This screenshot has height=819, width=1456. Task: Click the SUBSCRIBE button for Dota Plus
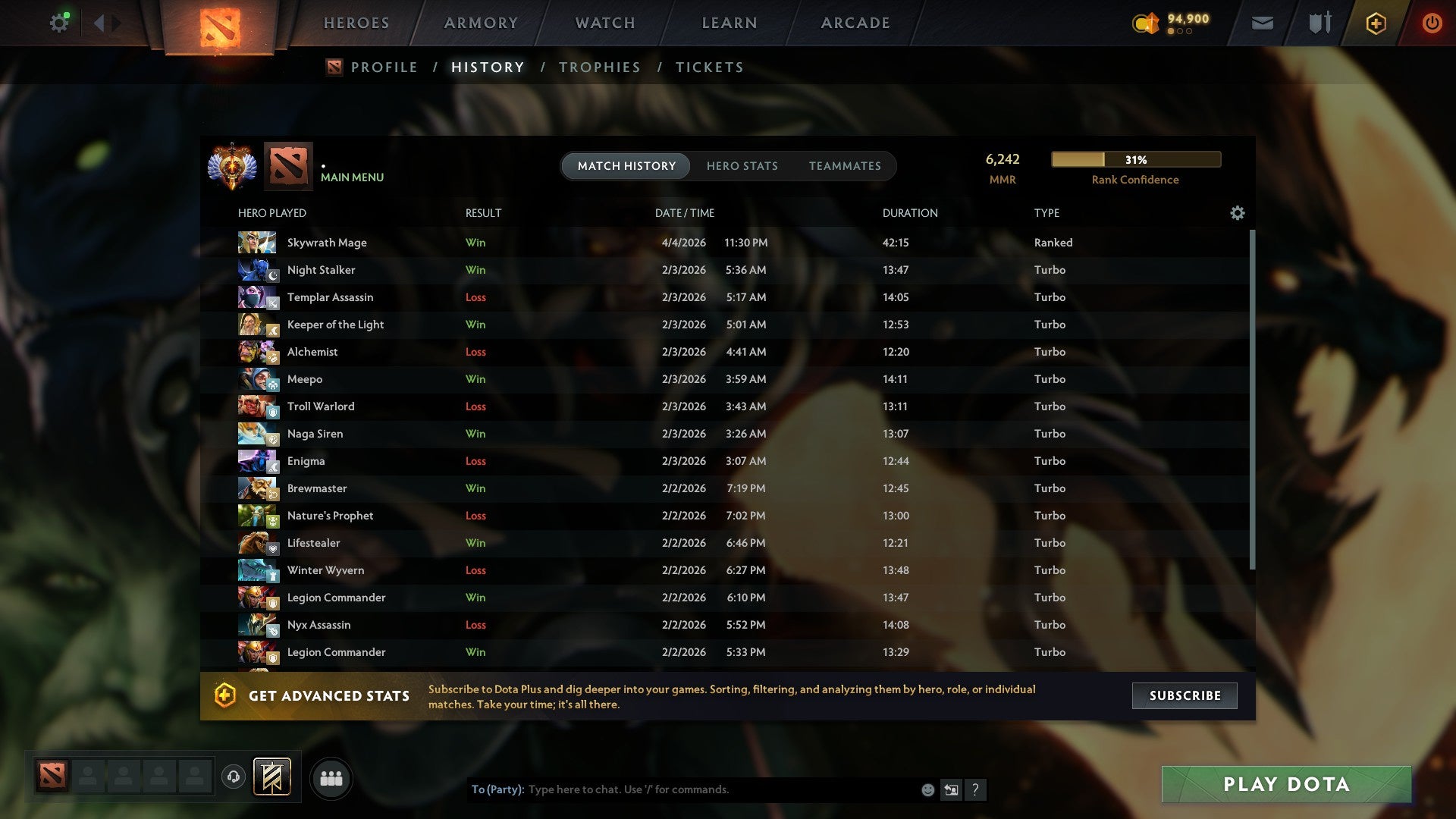click(x=1184, y=695)
